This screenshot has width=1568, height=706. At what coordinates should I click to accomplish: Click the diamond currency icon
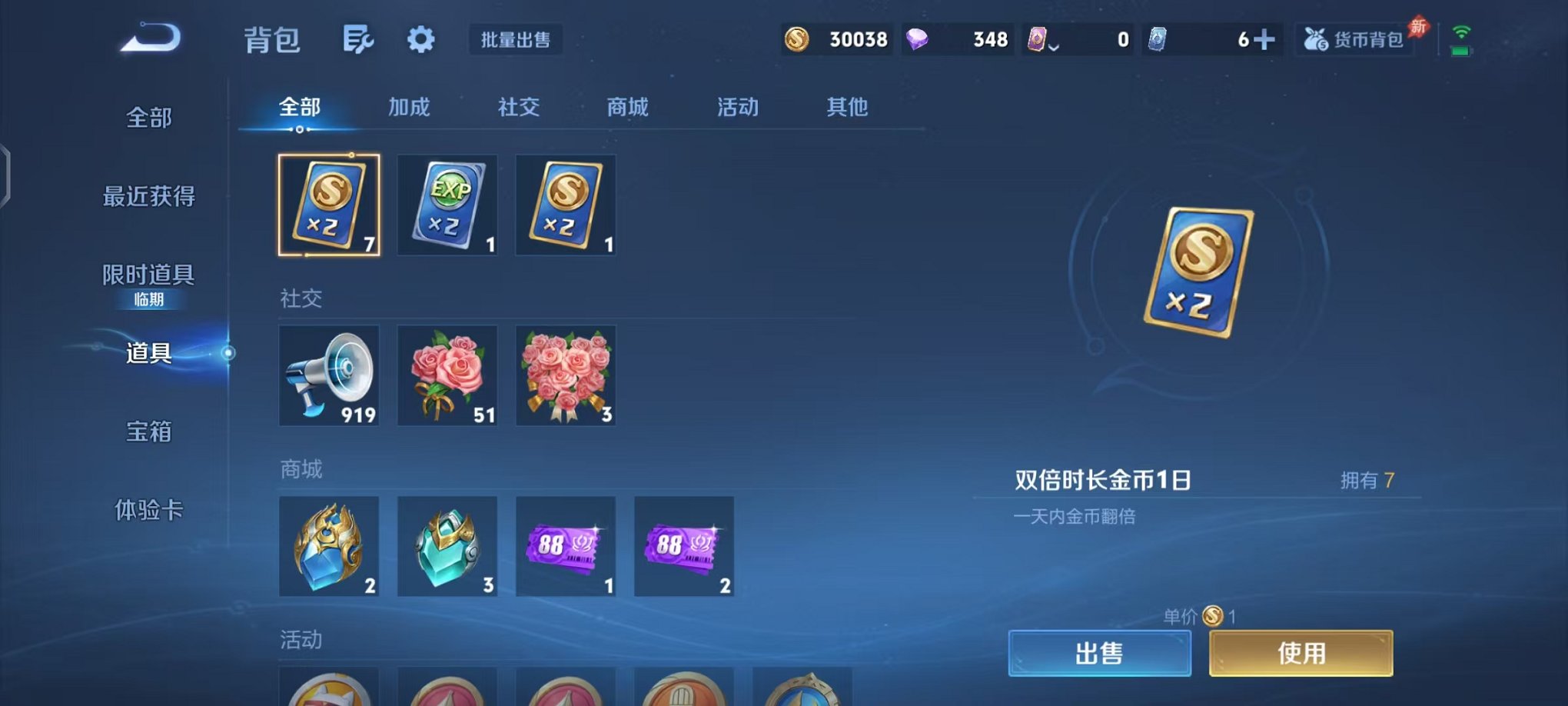(917, 38)
